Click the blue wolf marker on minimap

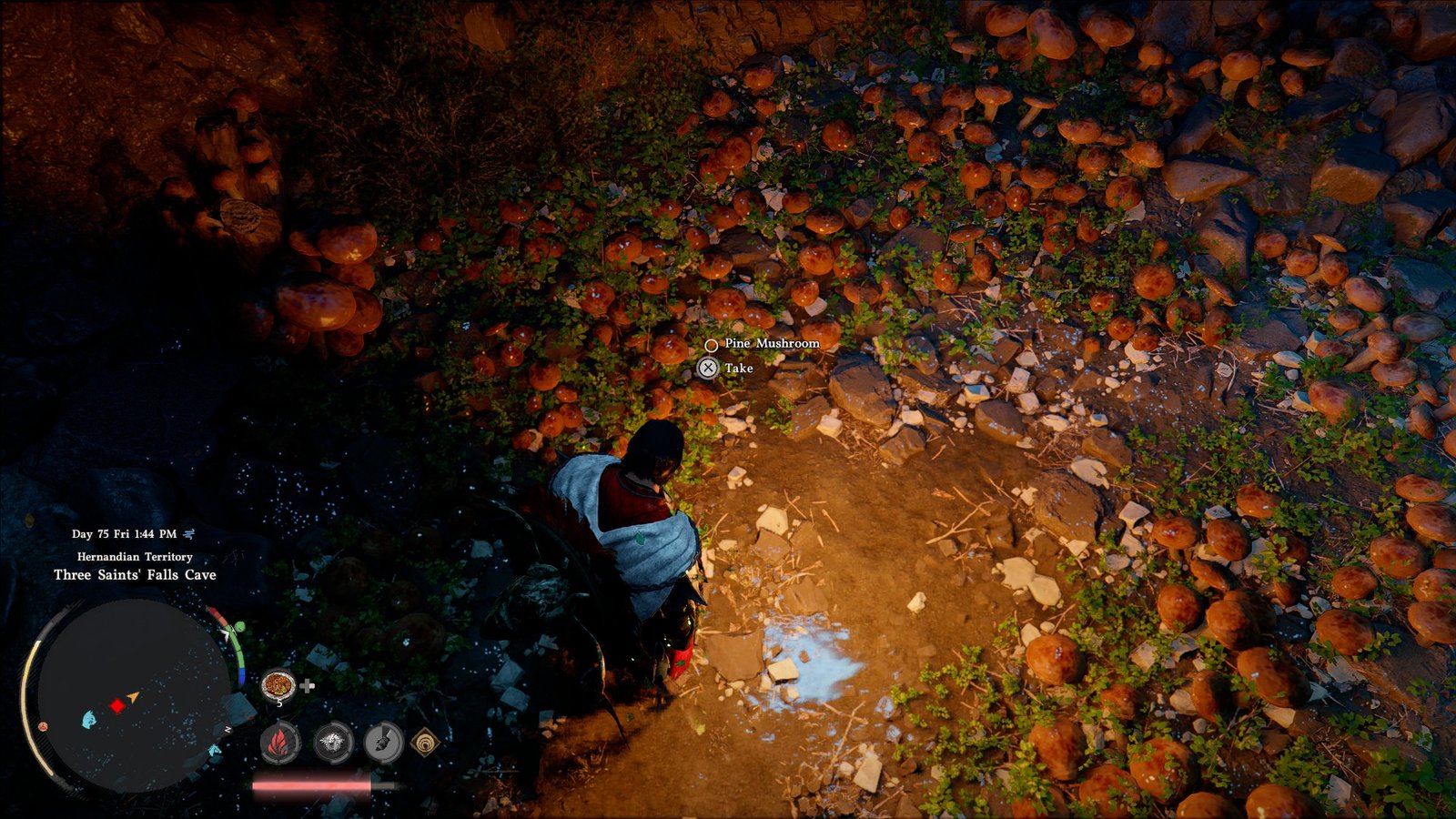click(88, 720)
